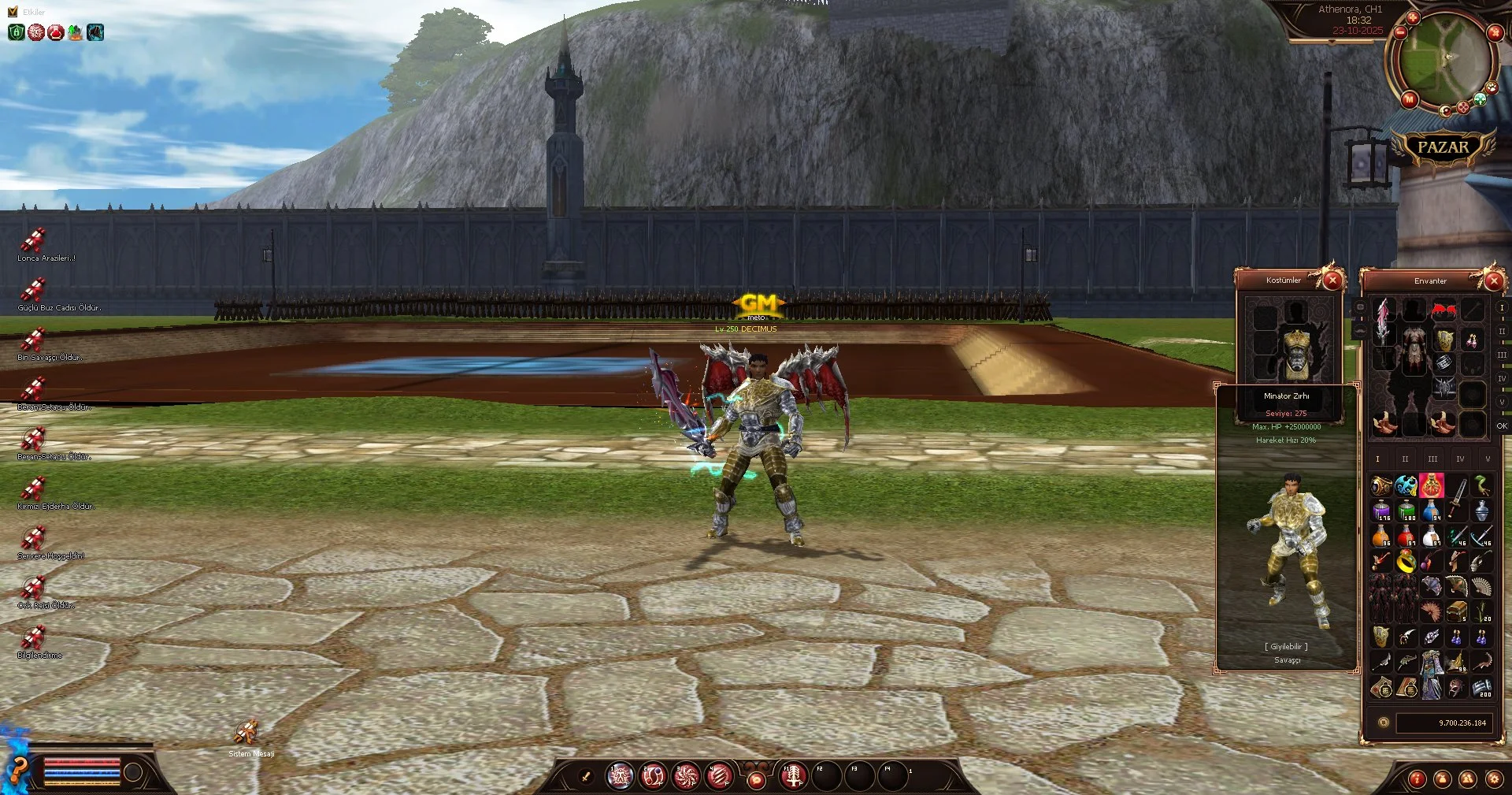This screenshot has height=795, width=1512.
Task: Open the Lonca Arazileri quest scroll
Action: point(33,240)
